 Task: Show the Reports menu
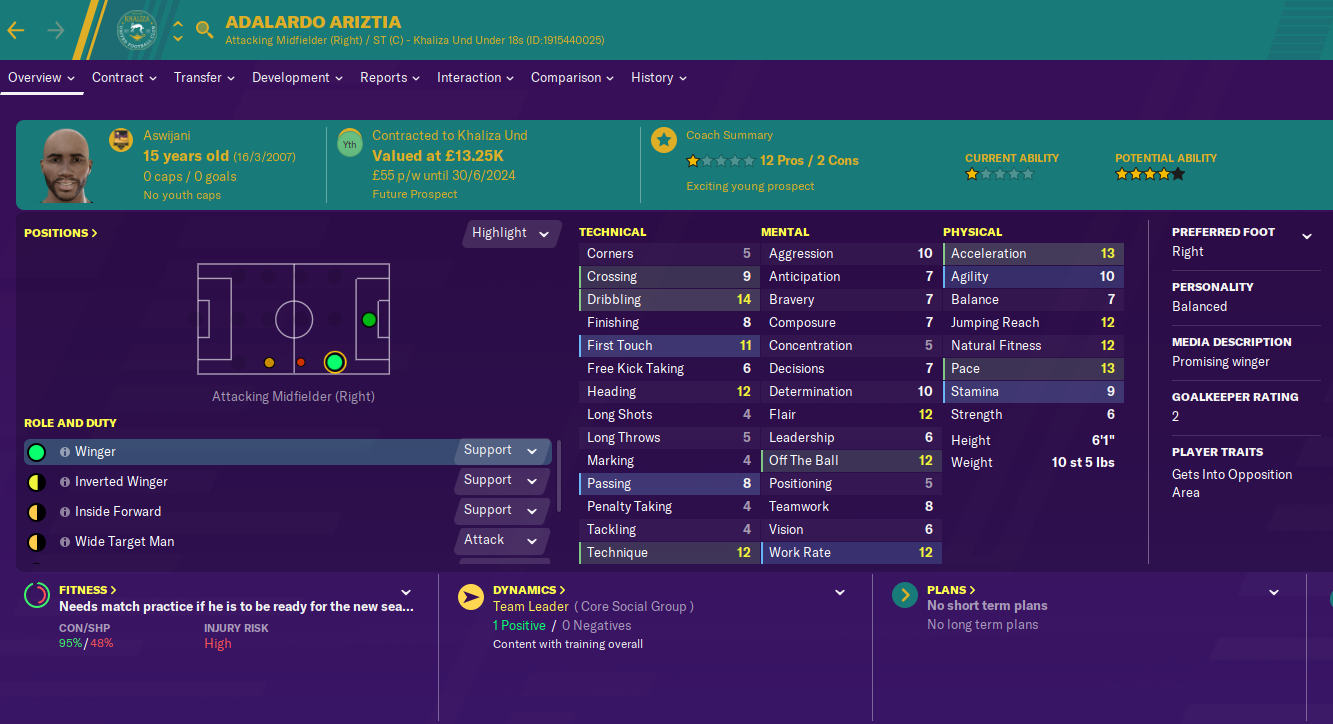pyautogui.click(x=390, y=78)
